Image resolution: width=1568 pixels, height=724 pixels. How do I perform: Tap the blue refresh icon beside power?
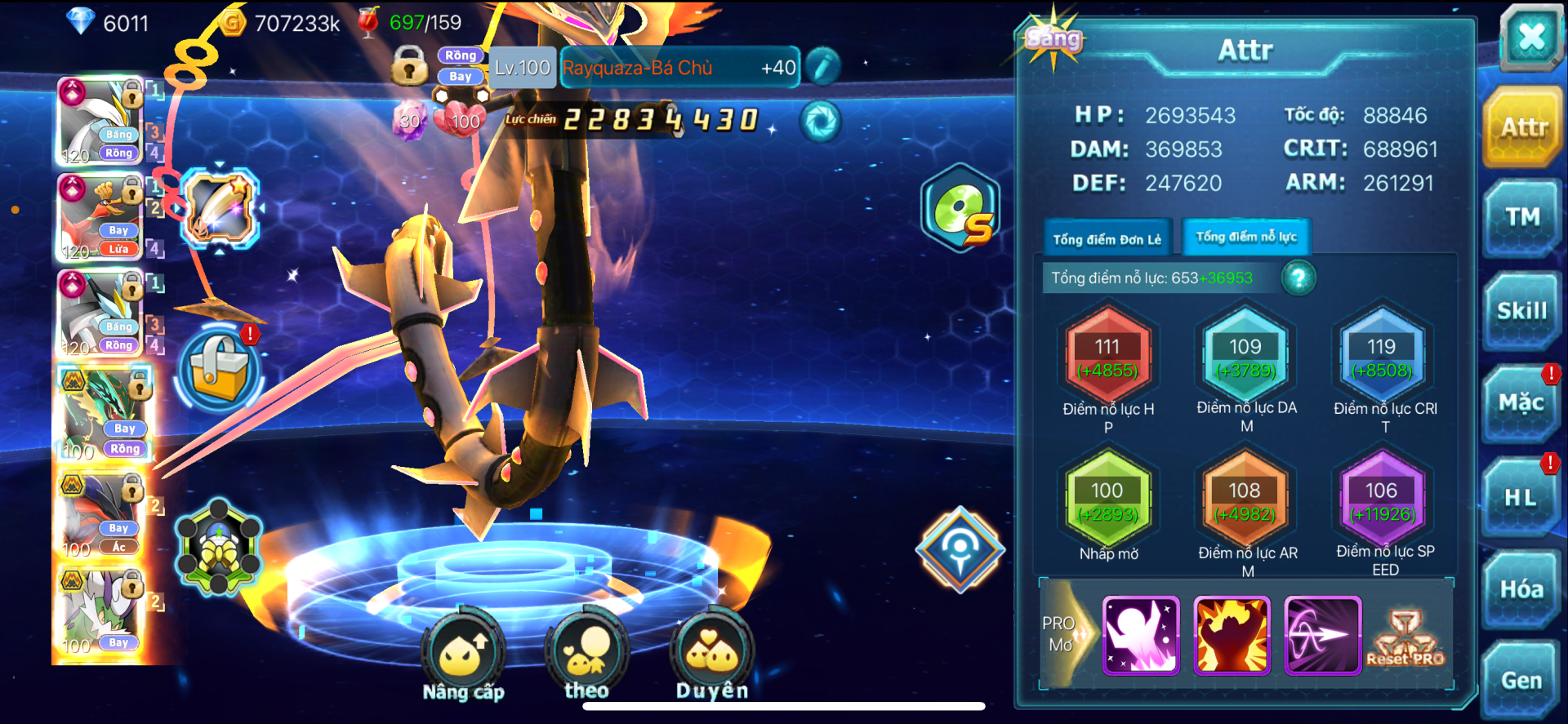[820, 122]
